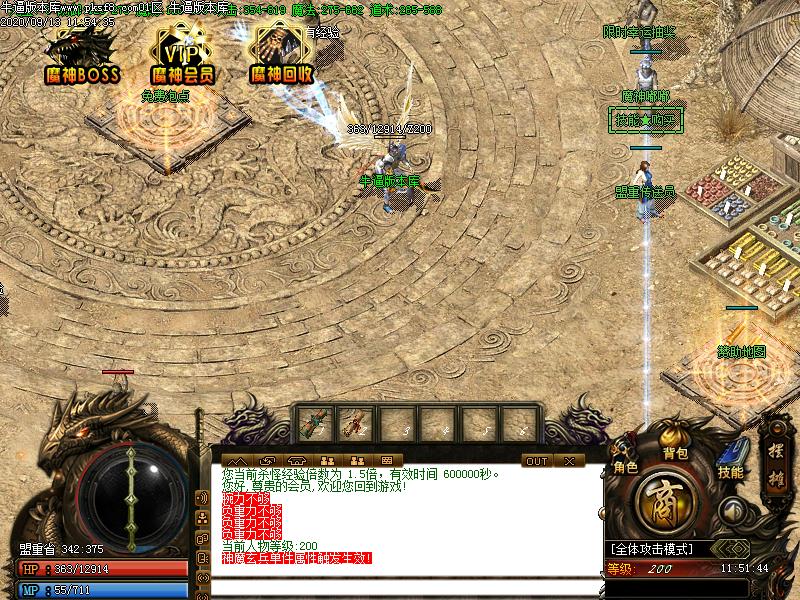The image size is (800, 600).
Task: Toggle sound with the speaker icon
Action: click(735, 511)
